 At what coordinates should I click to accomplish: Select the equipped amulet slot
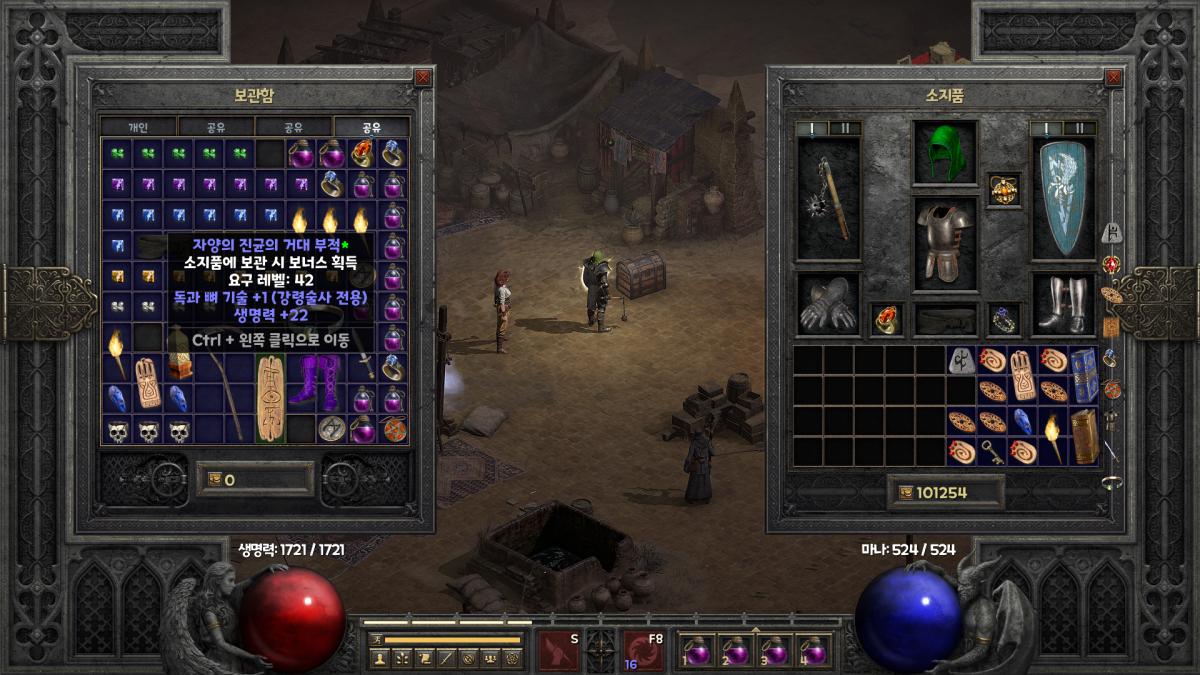1004,188
